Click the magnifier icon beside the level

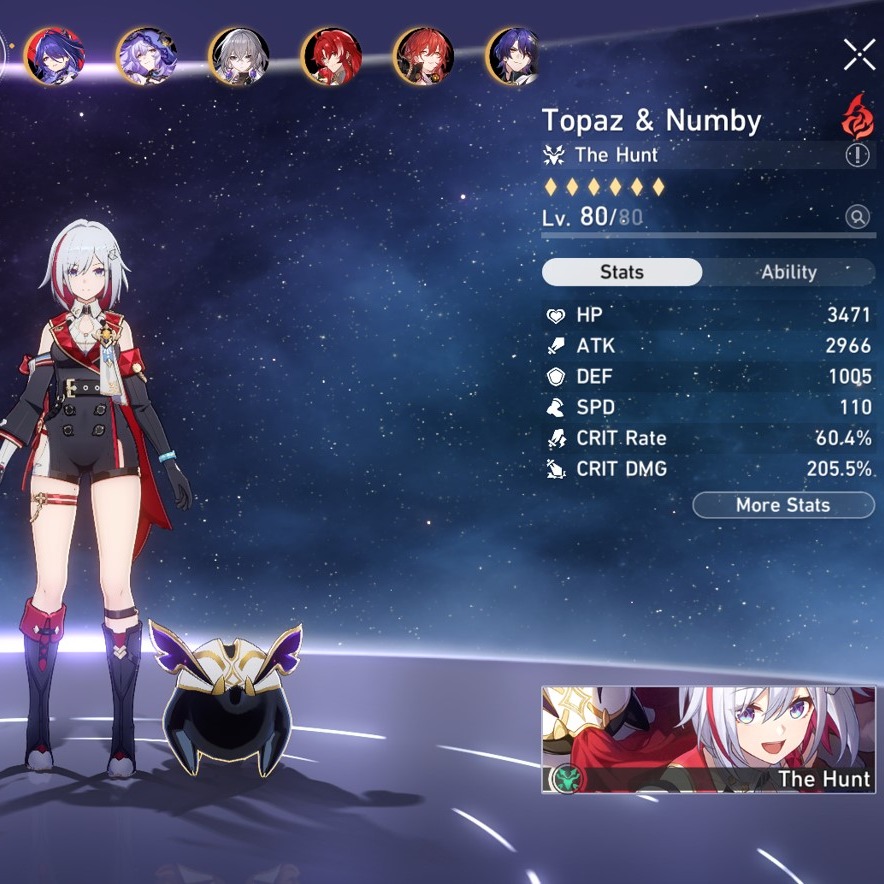[x=857, y=217]
